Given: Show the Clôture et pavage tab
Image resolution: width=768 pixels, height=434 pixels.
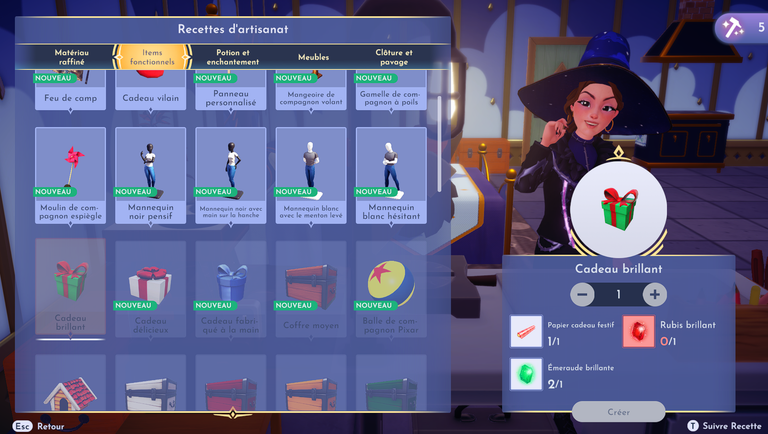Looking at the screenshot, I should [393, 57].
